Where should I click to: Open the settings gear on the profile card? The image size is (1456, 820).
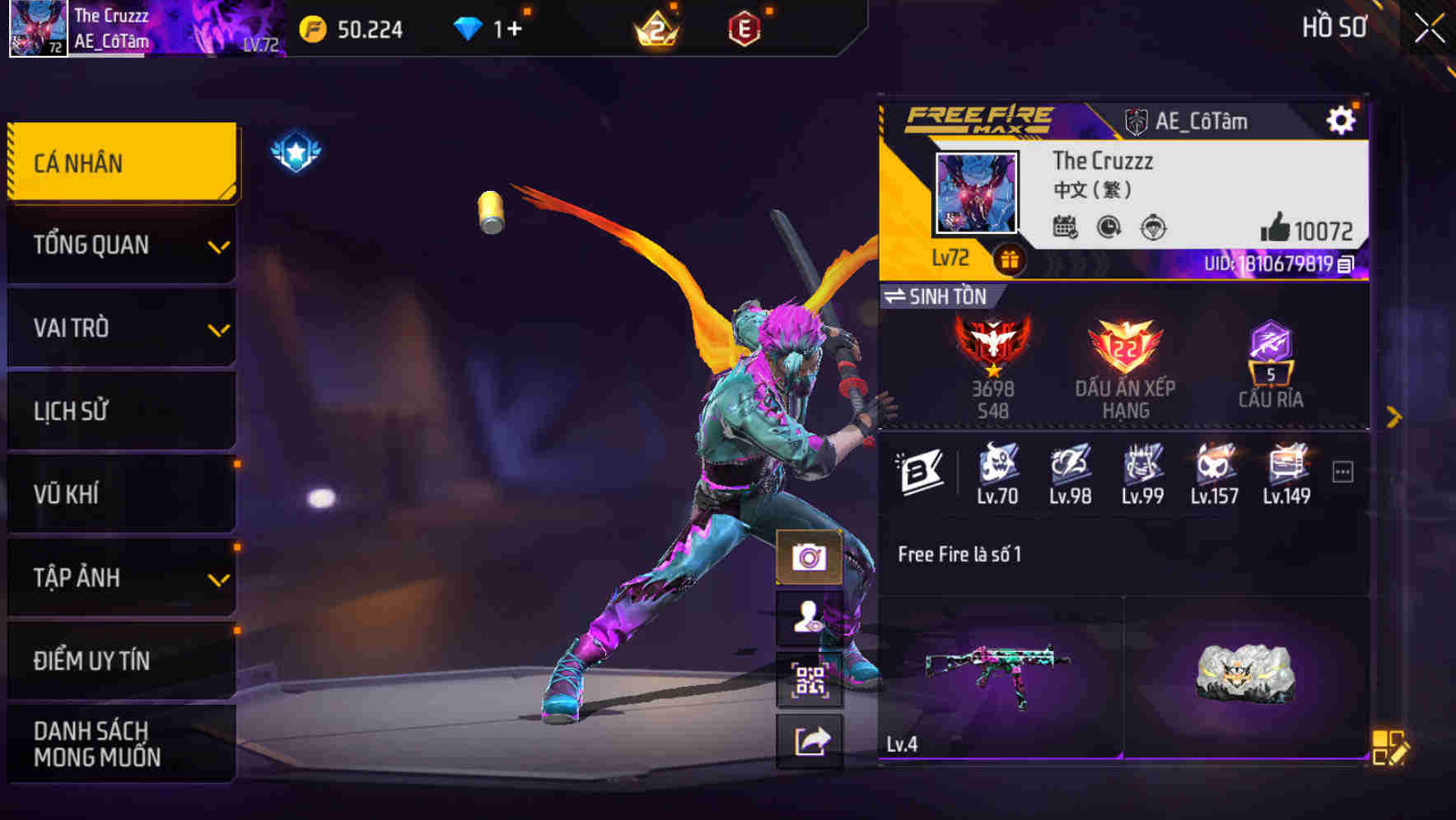coord(1342,119)
